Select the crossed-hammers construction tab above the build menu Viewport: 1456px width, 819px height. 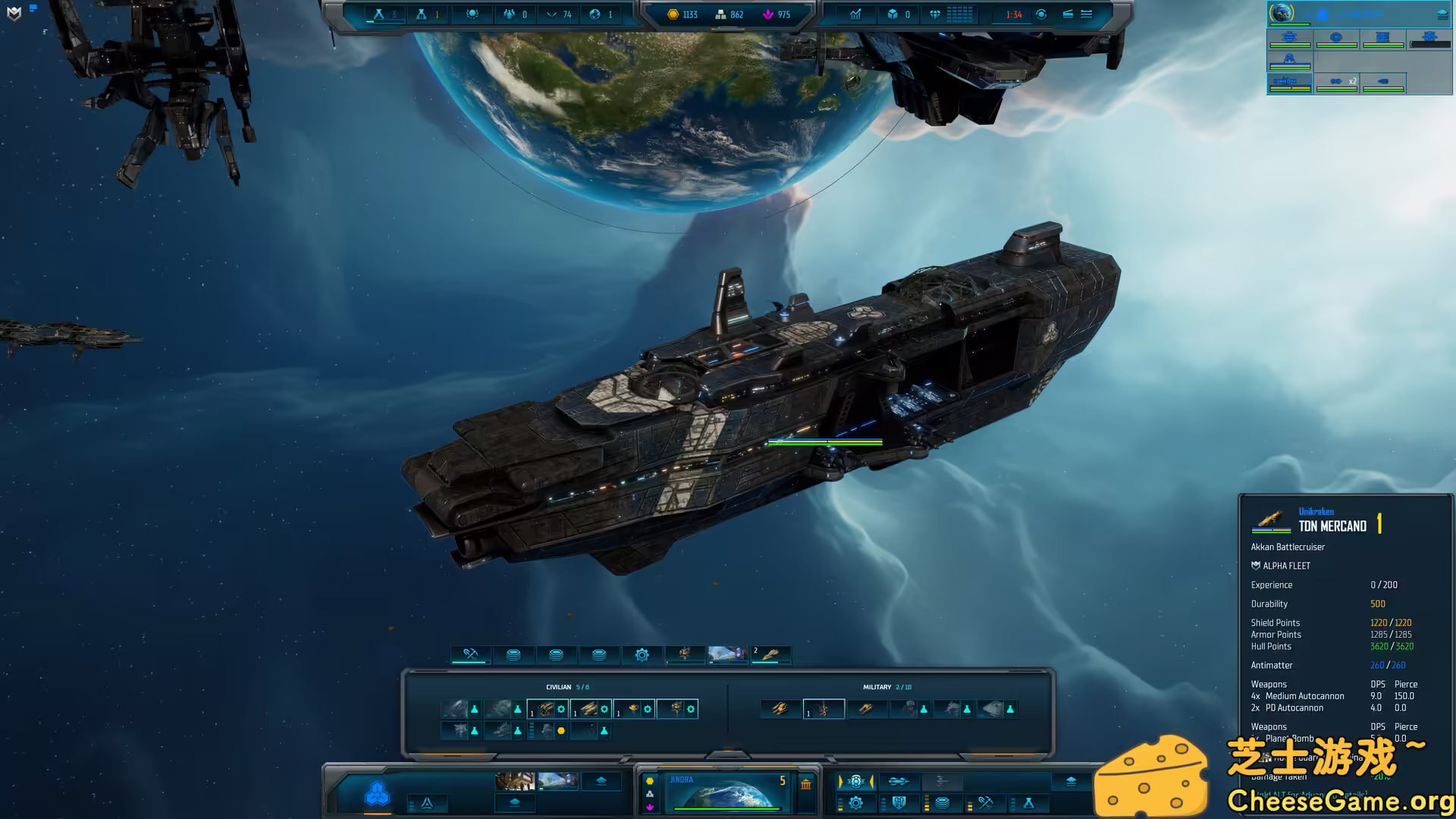click(470, 654)
